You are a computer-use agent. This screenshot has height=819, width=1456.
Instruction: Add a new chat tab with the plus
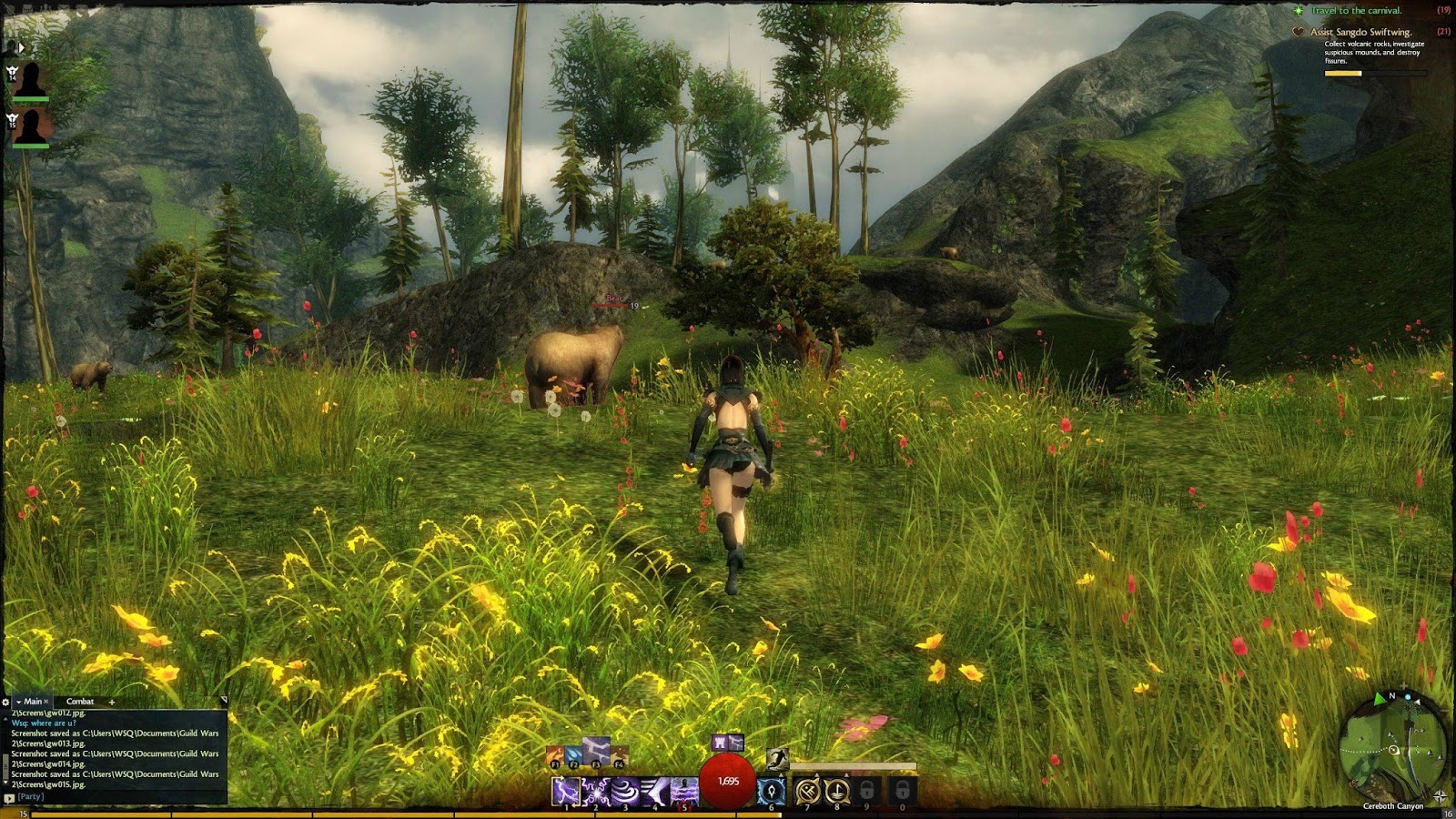[x=111, y=702]
